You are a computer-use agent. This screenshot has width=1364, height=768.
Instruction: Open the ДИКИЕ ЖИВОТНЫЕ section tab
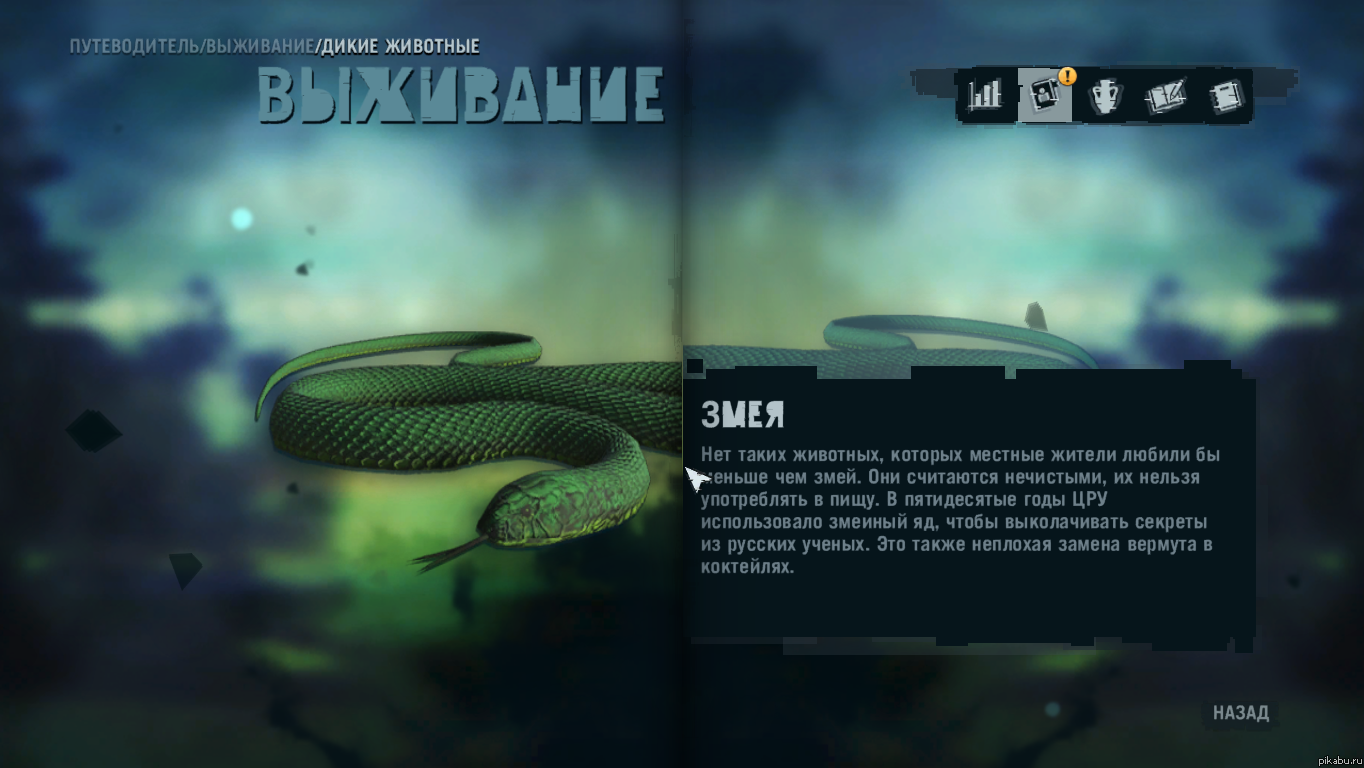398,45
